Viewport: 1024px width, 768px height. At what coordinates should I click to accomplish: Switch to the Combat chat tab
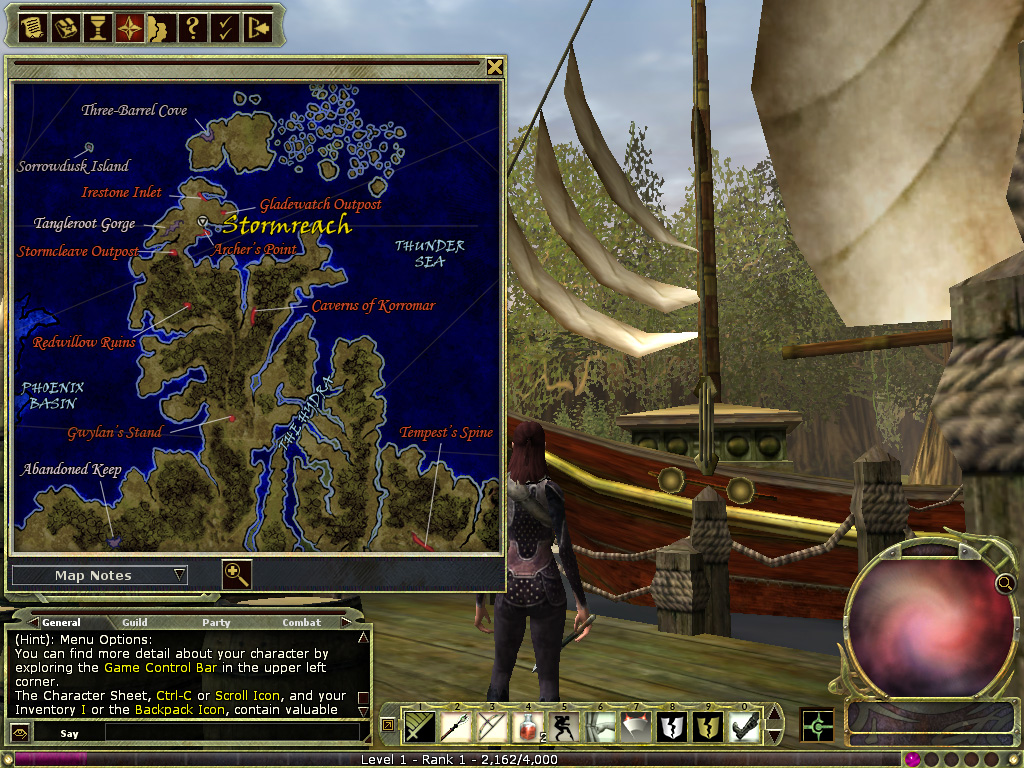301,622
